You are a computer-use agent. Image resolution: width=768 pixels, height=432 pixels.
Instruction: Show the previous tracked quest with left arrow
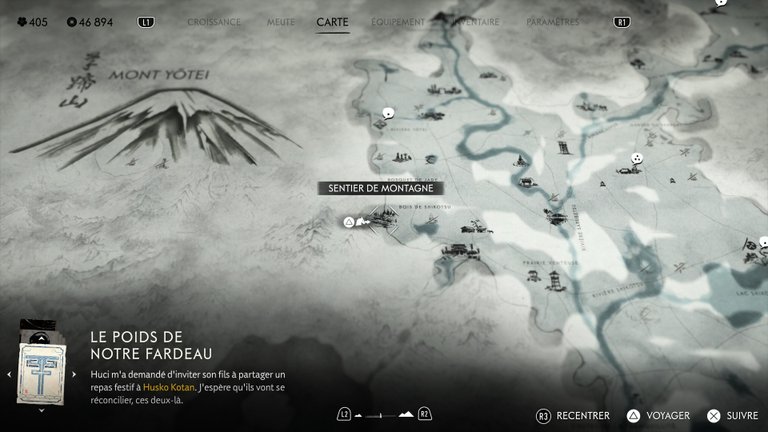tap(9, 375)
